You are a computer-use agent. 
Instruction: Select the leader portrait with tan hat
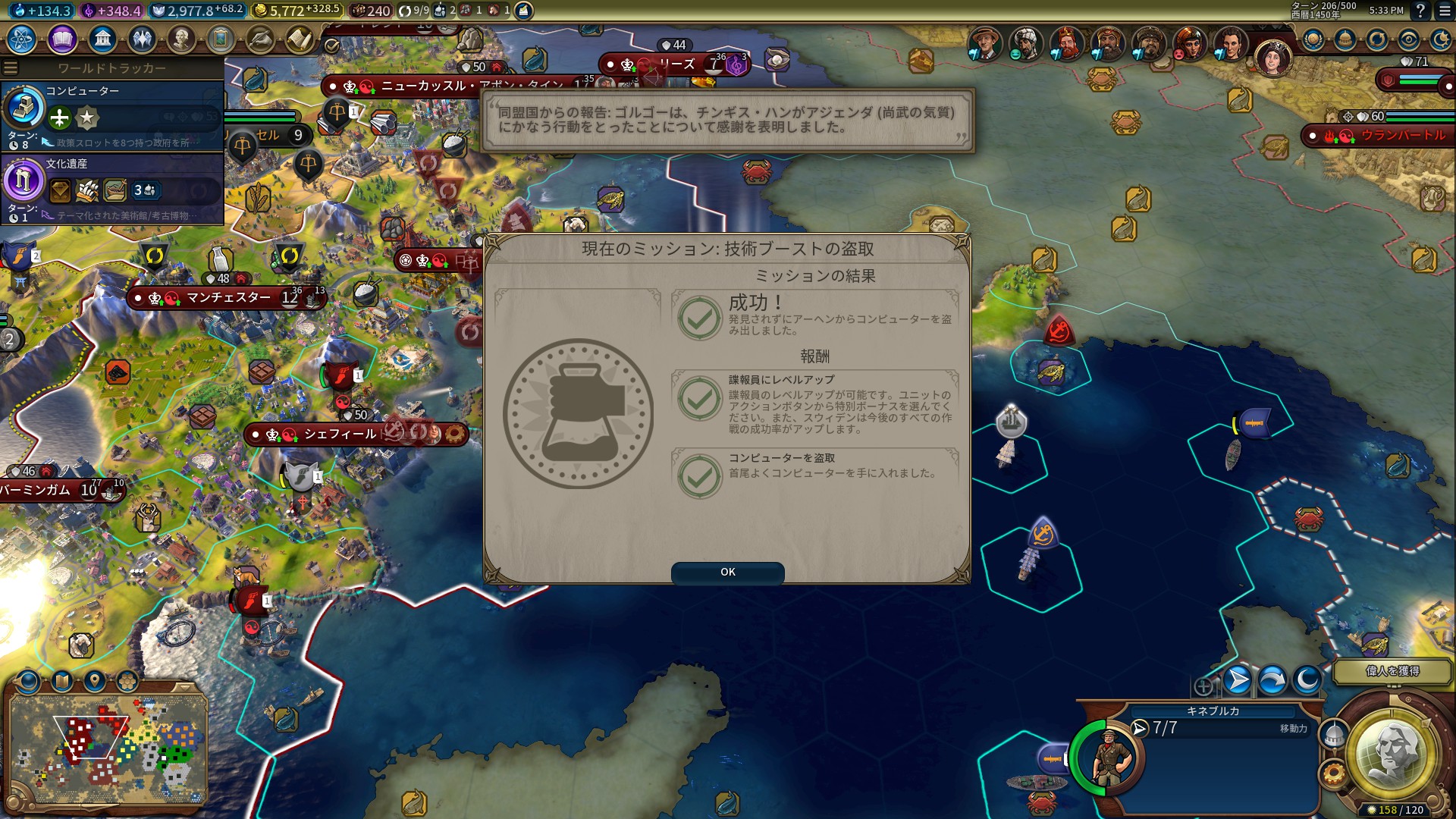click(984, 44)
